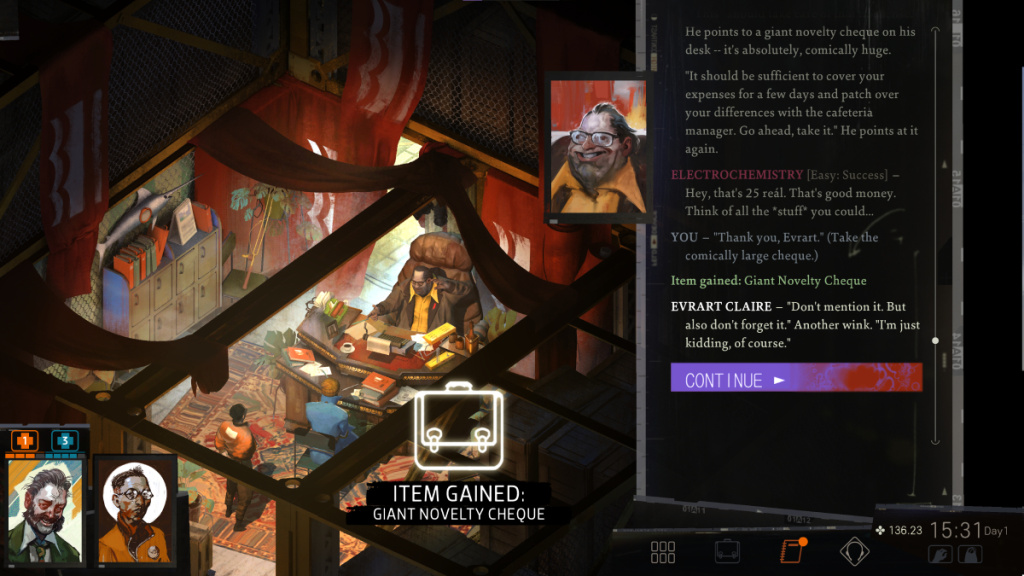Image resolution: width=1024 pixels, height=576 pixels.
Task: Use the blue morale healing button
Action: click(x=63, y=440)
